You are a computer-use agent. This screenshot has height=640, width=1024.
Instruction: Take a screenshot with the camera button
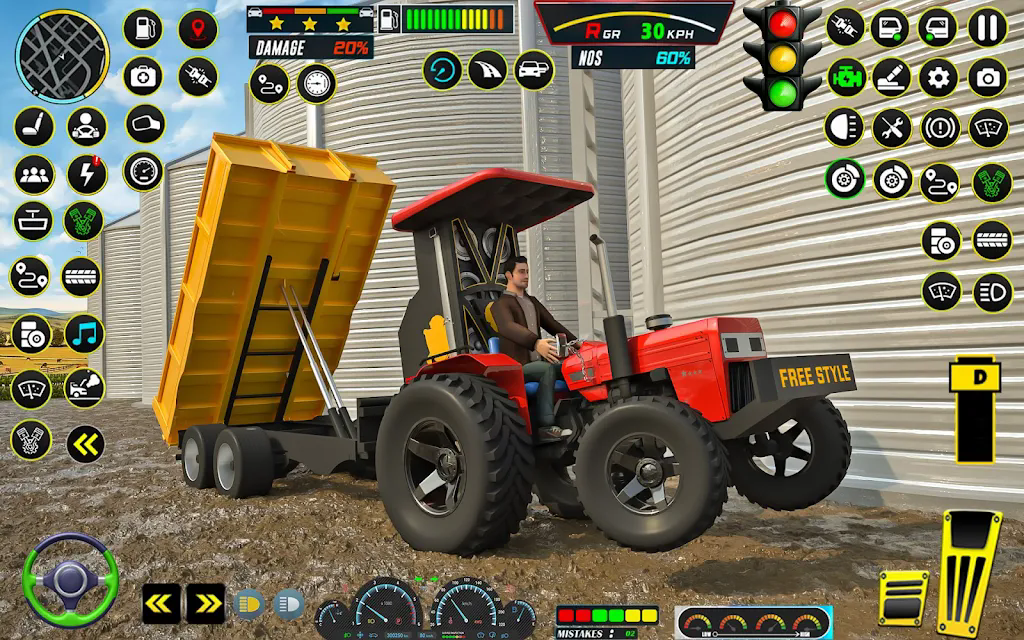point(988,77)
